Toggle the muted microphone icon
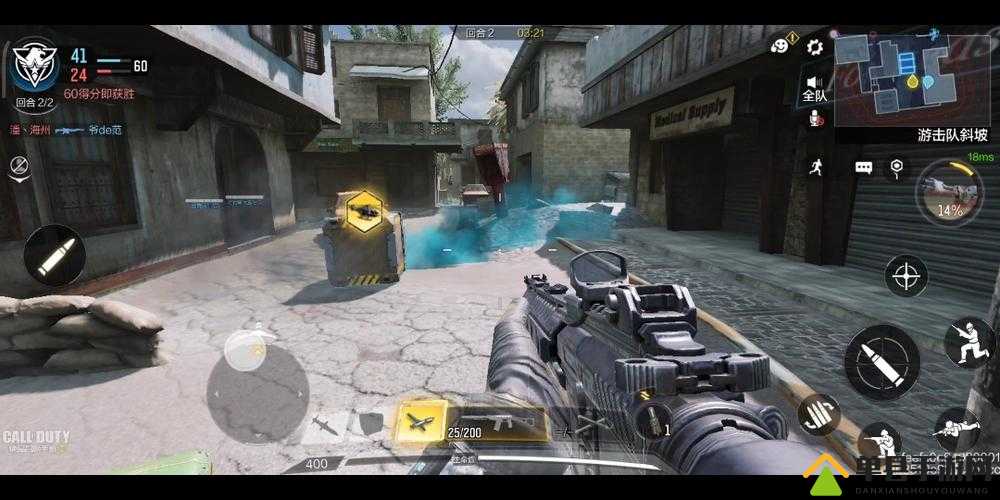This screenshot has height=500, width=1000. [x=815, y=119]
